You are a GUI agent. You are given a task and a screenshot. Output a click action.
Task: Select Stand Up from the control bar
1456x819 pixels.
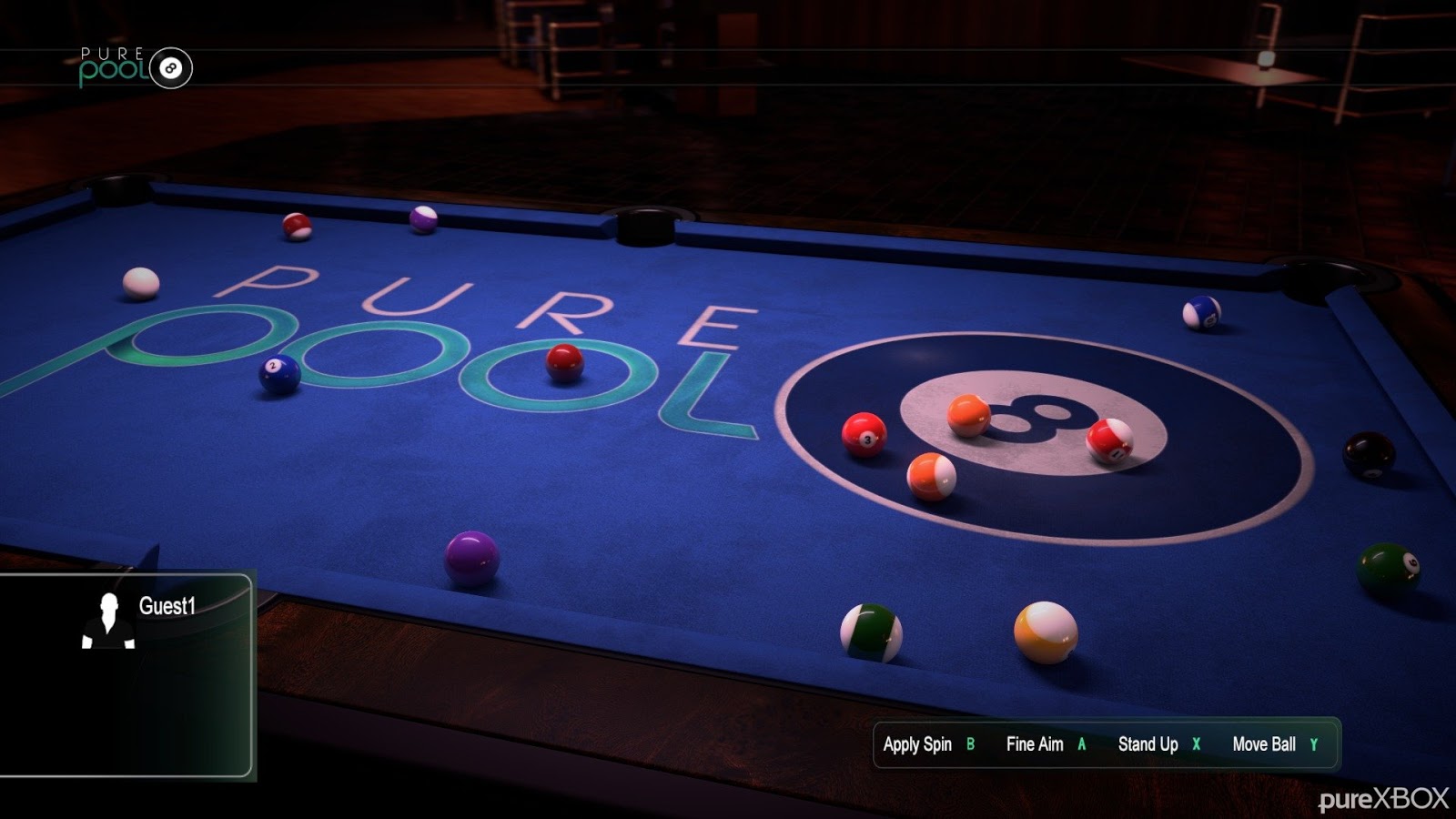(1148, 744)
